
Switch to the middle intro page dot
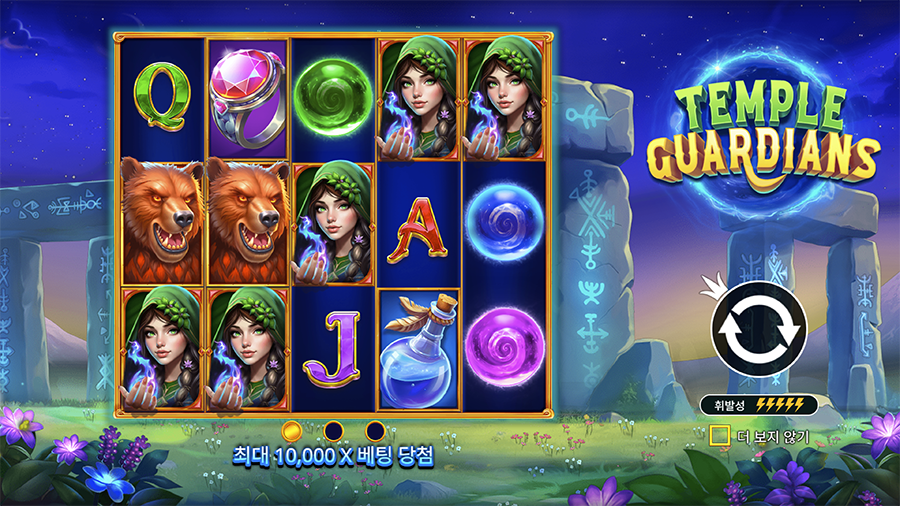click(x=334, y=430)
